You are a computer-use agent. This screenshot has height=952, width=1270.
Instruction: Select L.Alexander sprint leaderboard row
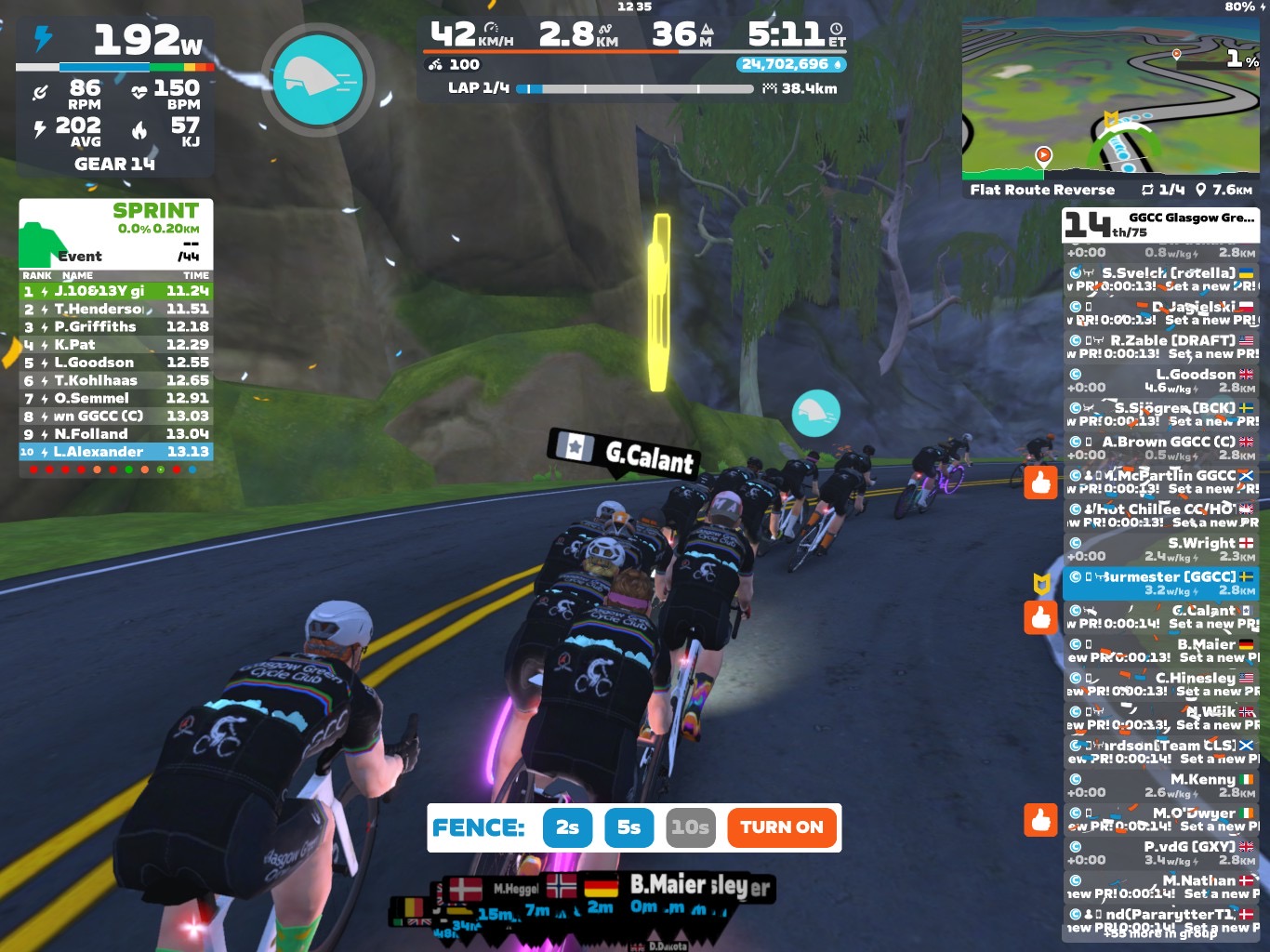point(116,452)
